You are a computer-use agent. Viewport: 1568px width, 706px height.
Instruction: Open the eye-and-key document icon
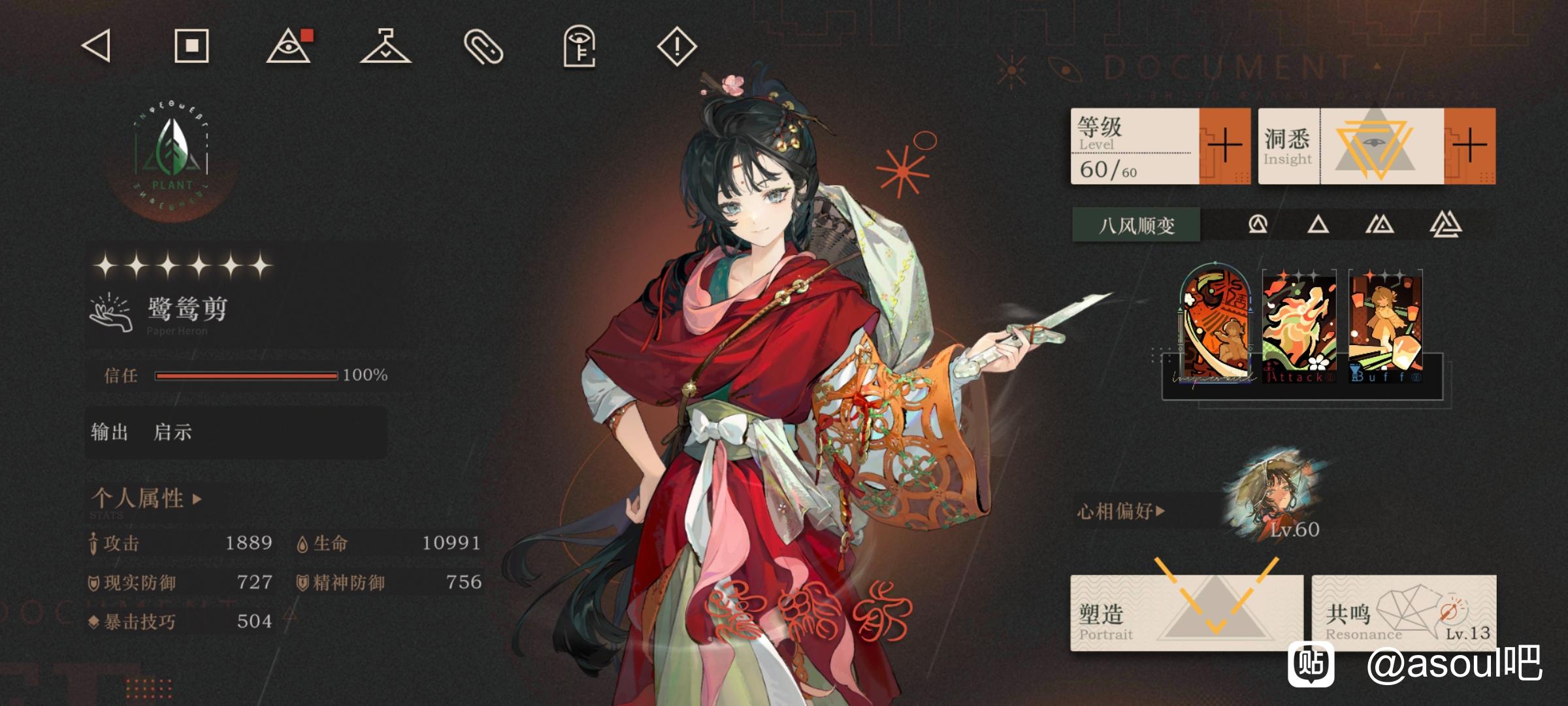[580, 46]
